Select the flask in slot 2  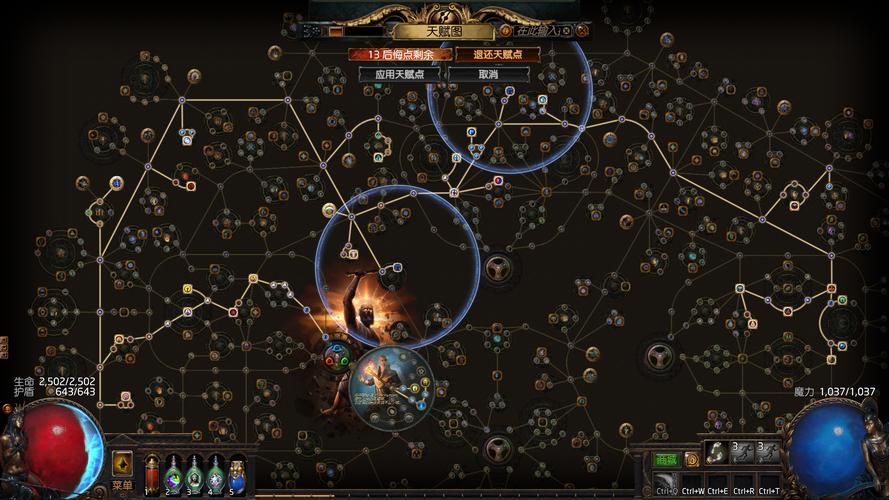tap(173, 472)
